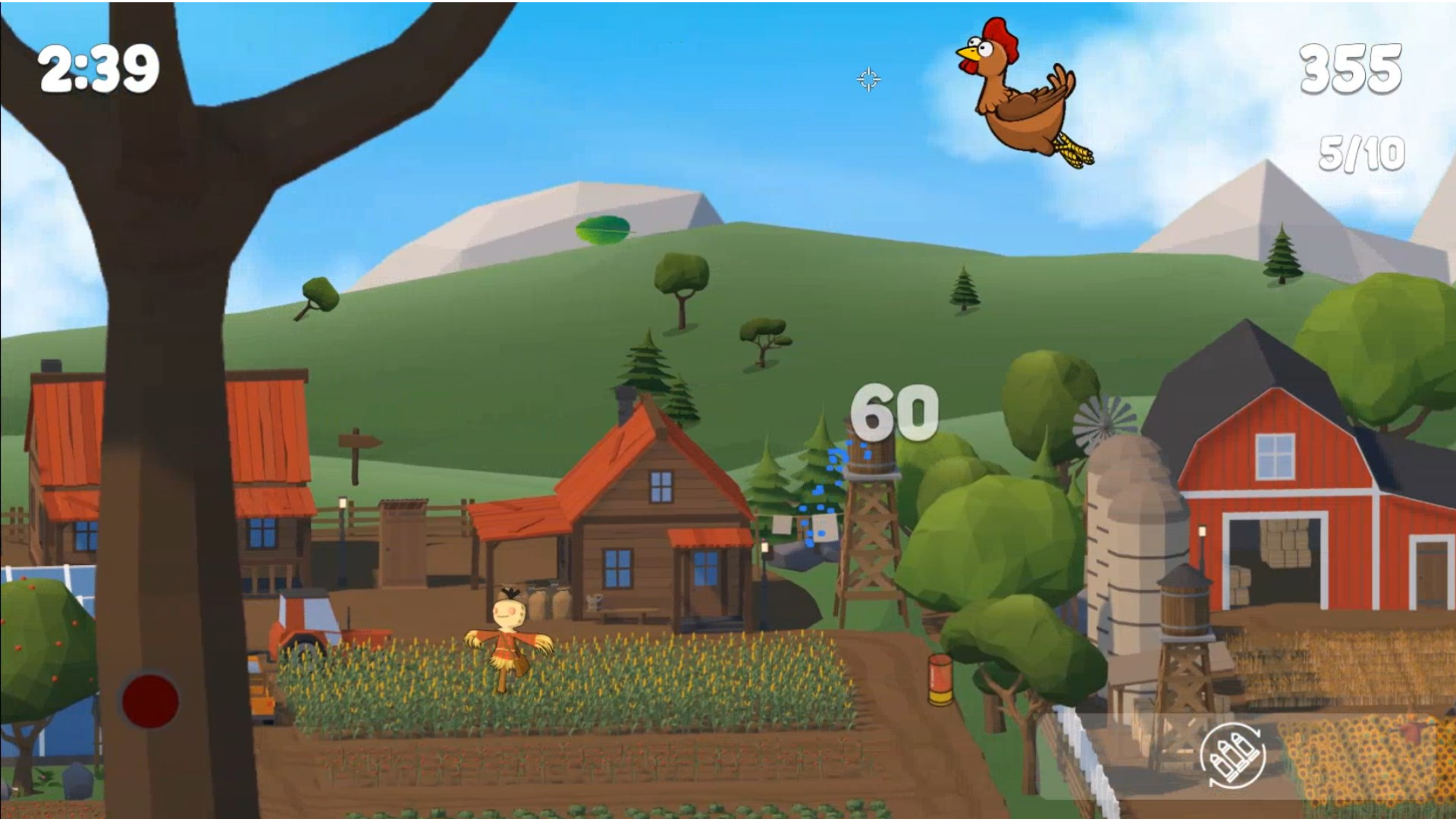Click the 2:39 timer display
Image resolution: width=1456 pixels, height=819 pixels.
tap(99, 67)
